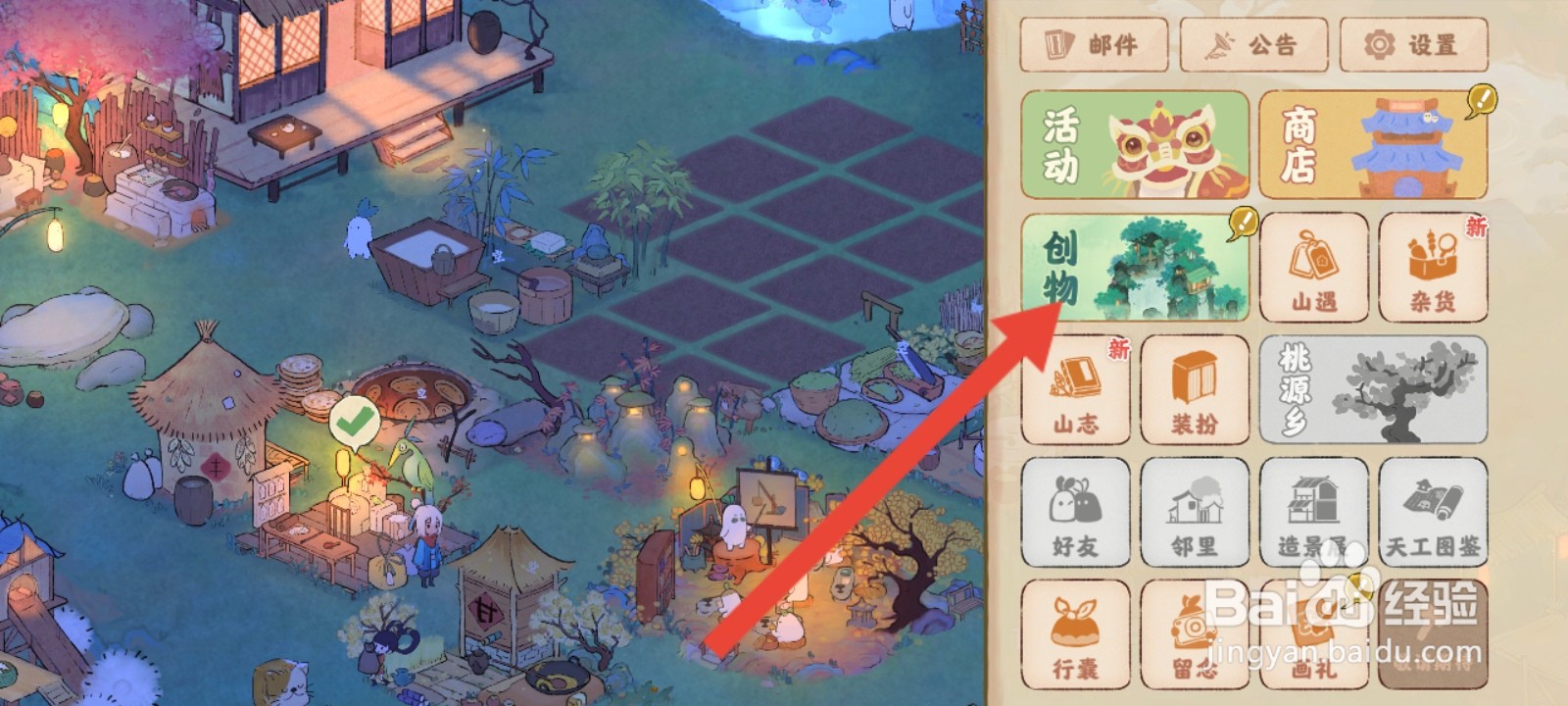Open the 留念 (Keepsake) camera feature
The width and height of the screenshot is (1568, 706).
click(x=1196, y=633)
